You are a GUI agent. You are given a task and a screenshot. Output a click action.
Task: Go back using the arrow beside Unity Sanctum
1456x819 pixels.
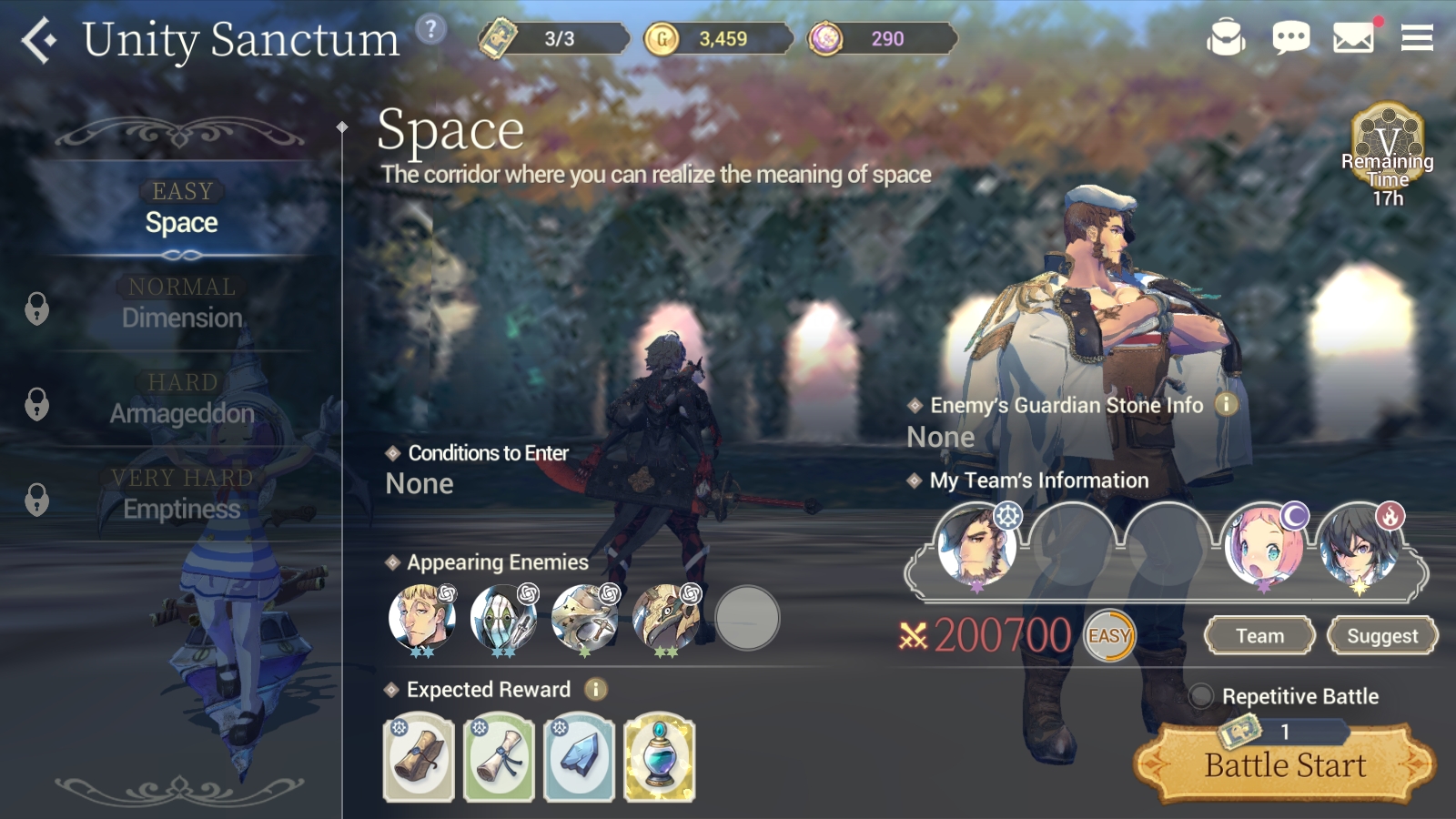click(39, 40)
